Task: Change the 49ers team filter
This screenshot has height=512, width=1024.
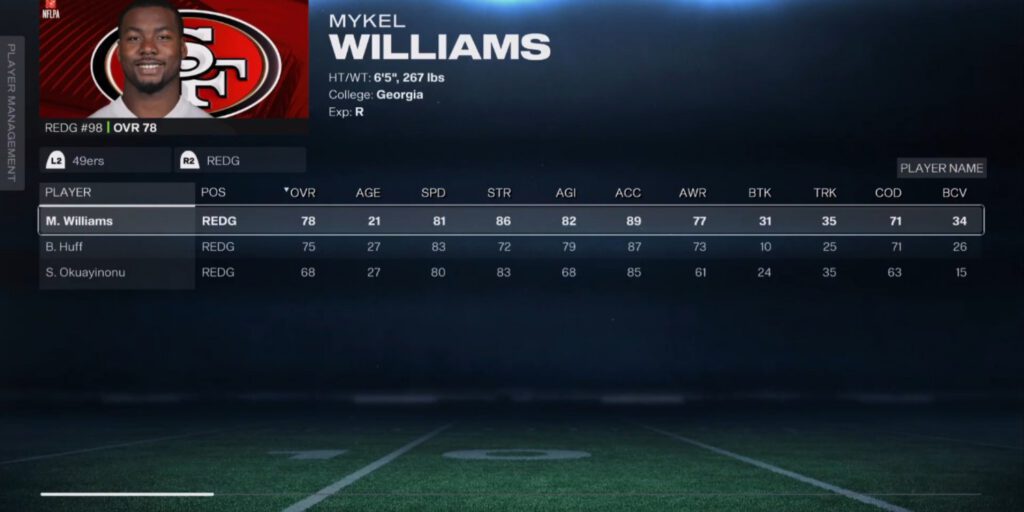Action: click(105, 160)
